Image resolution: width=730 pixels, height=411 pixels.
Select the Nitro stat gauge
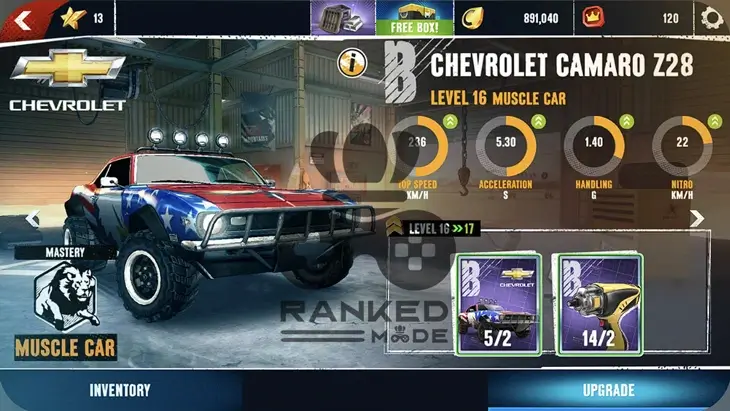point(682,150)
